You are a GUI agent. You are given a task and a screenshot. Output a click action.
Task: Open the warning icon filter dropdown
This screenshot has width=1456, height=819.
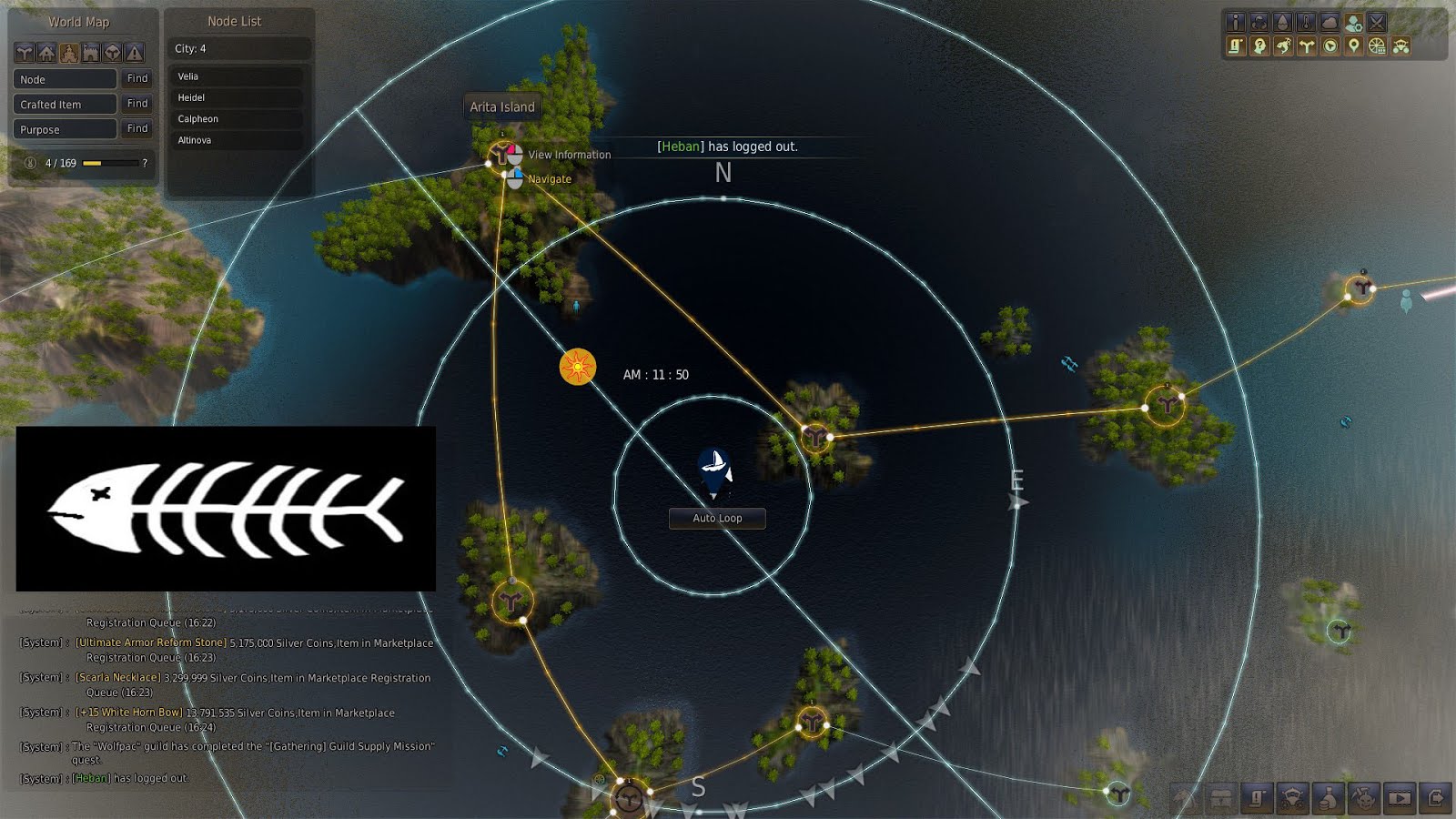click(x=134, y=54)
